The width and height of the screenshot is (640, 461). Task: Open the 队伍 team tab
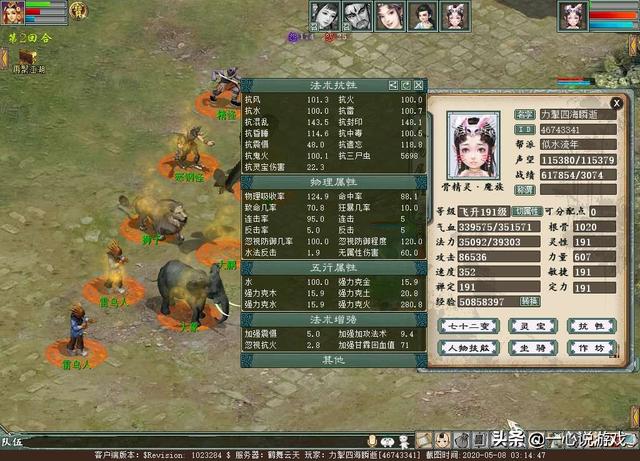pos(12,441)
